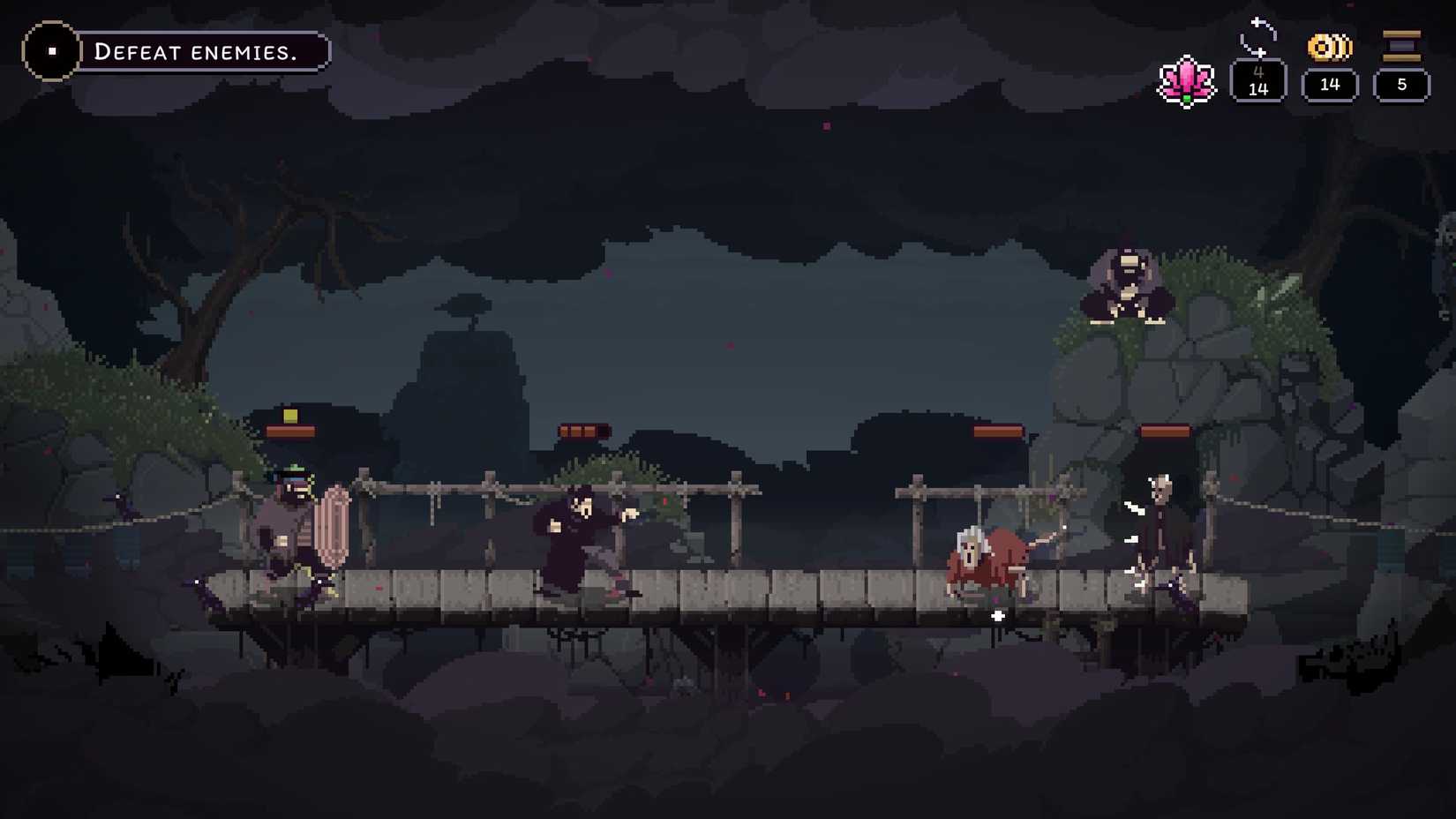Click the resource count showing 5
Viewport: 1456px width, 819px height.
coord(1401,85)
